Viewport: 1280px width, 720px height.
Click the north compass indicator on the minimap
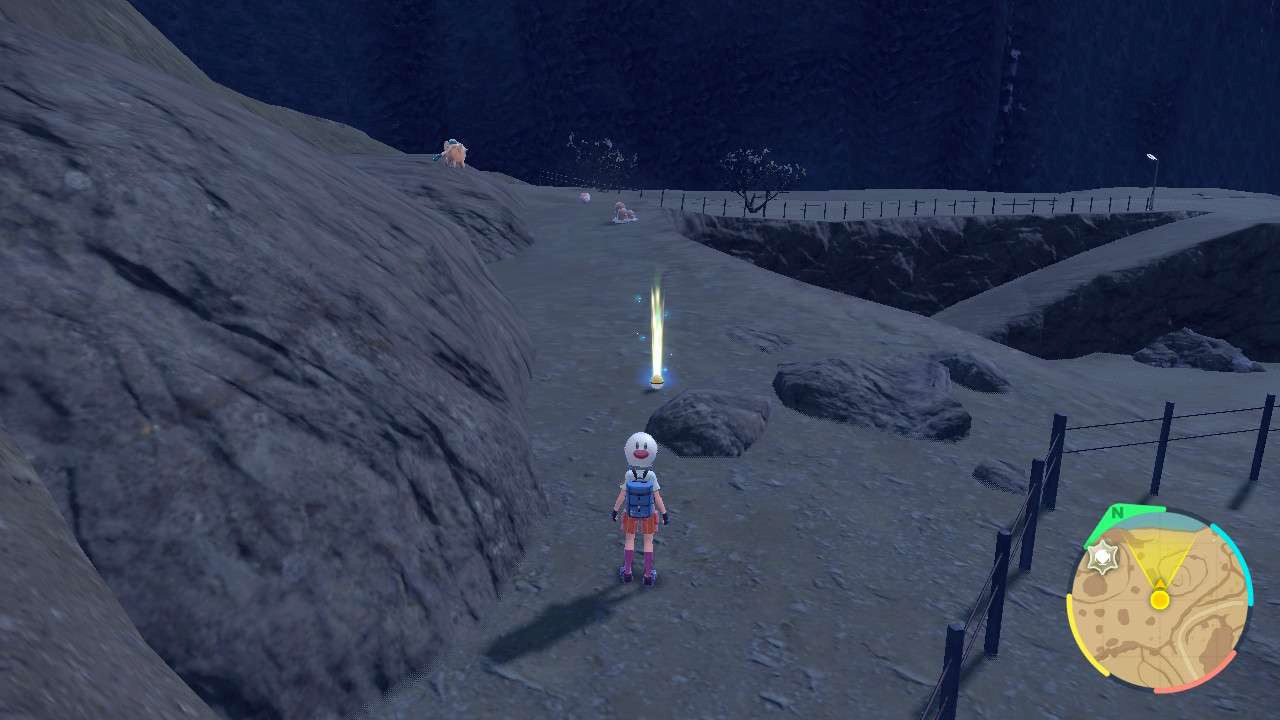(x=1116, y=512)
